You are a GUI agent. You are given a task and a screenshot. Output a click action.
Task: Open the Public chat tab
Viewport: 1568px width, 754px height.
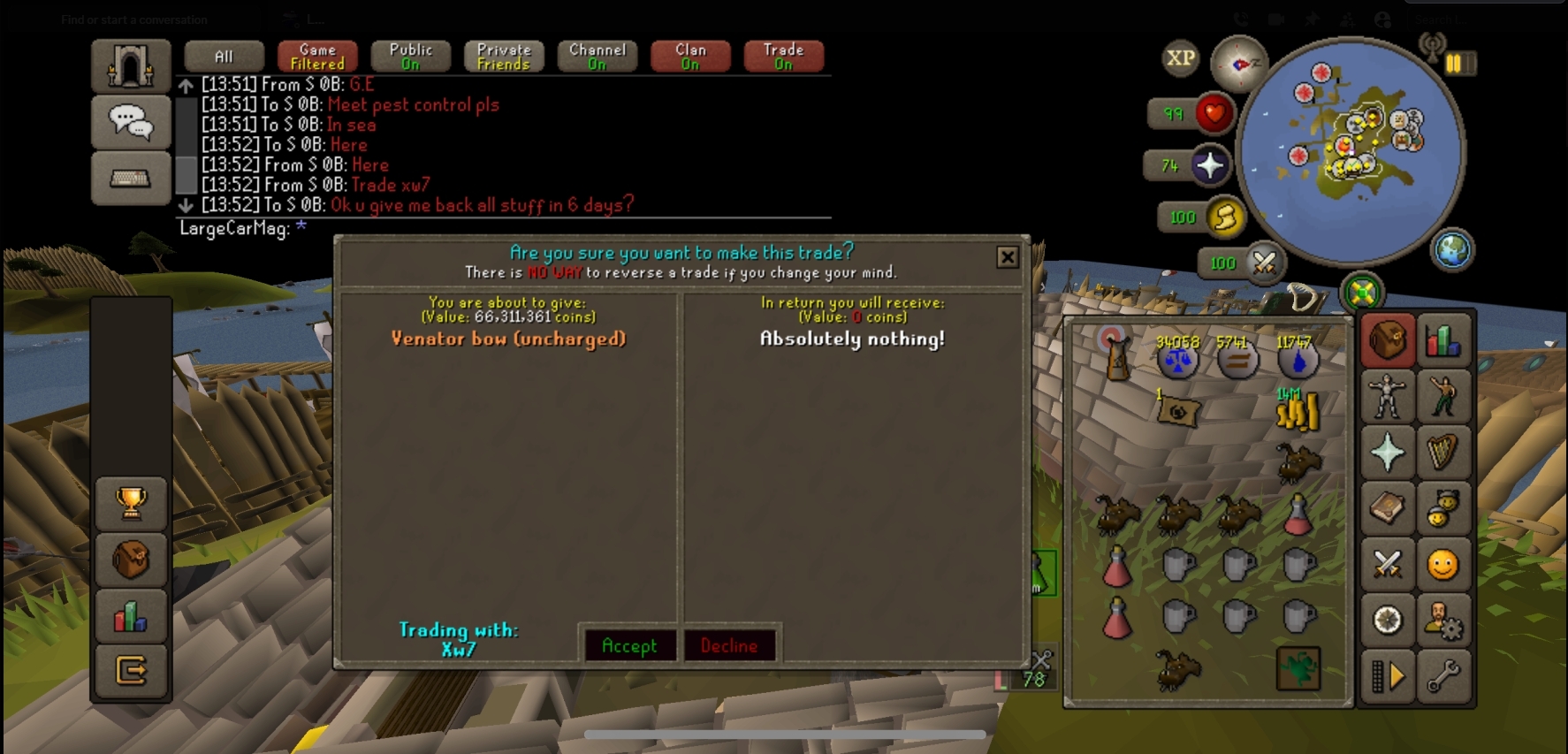[x=411, y=57]
